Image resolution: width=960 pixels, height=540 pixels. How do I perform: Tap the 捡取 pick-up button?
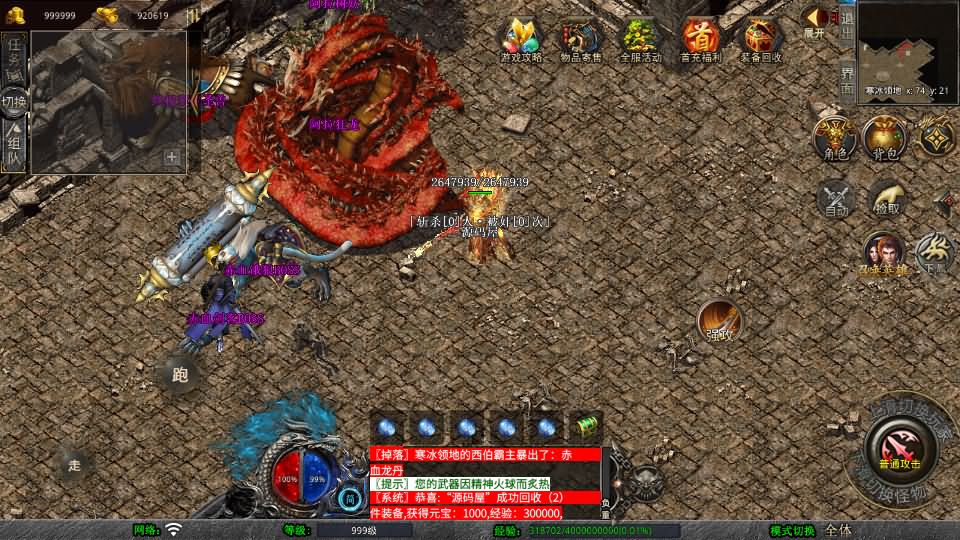(886, 197)
